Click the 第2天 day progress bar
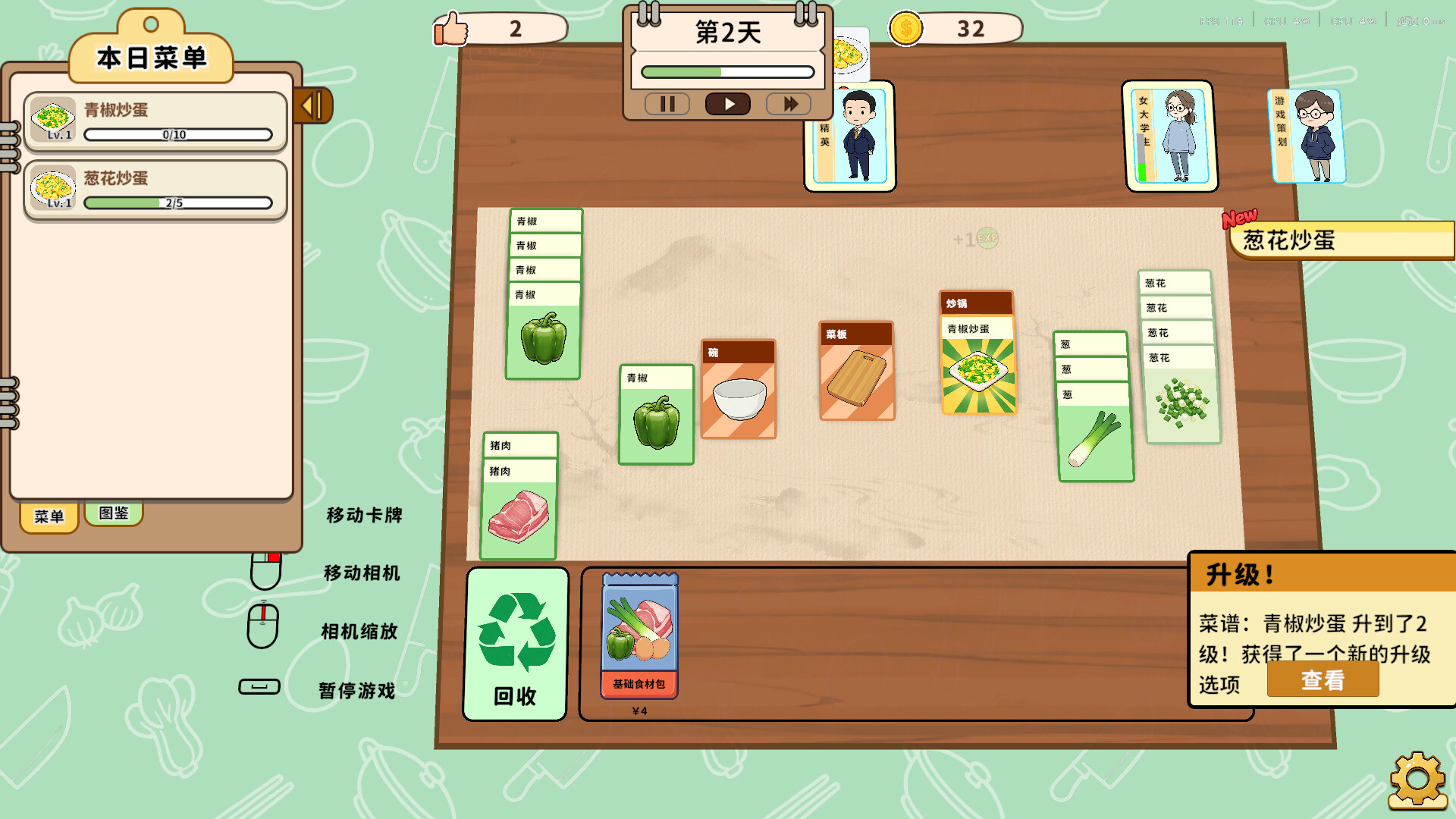Image resolution: width=1456 pixels, height=819 pixels. pos(726,71)
